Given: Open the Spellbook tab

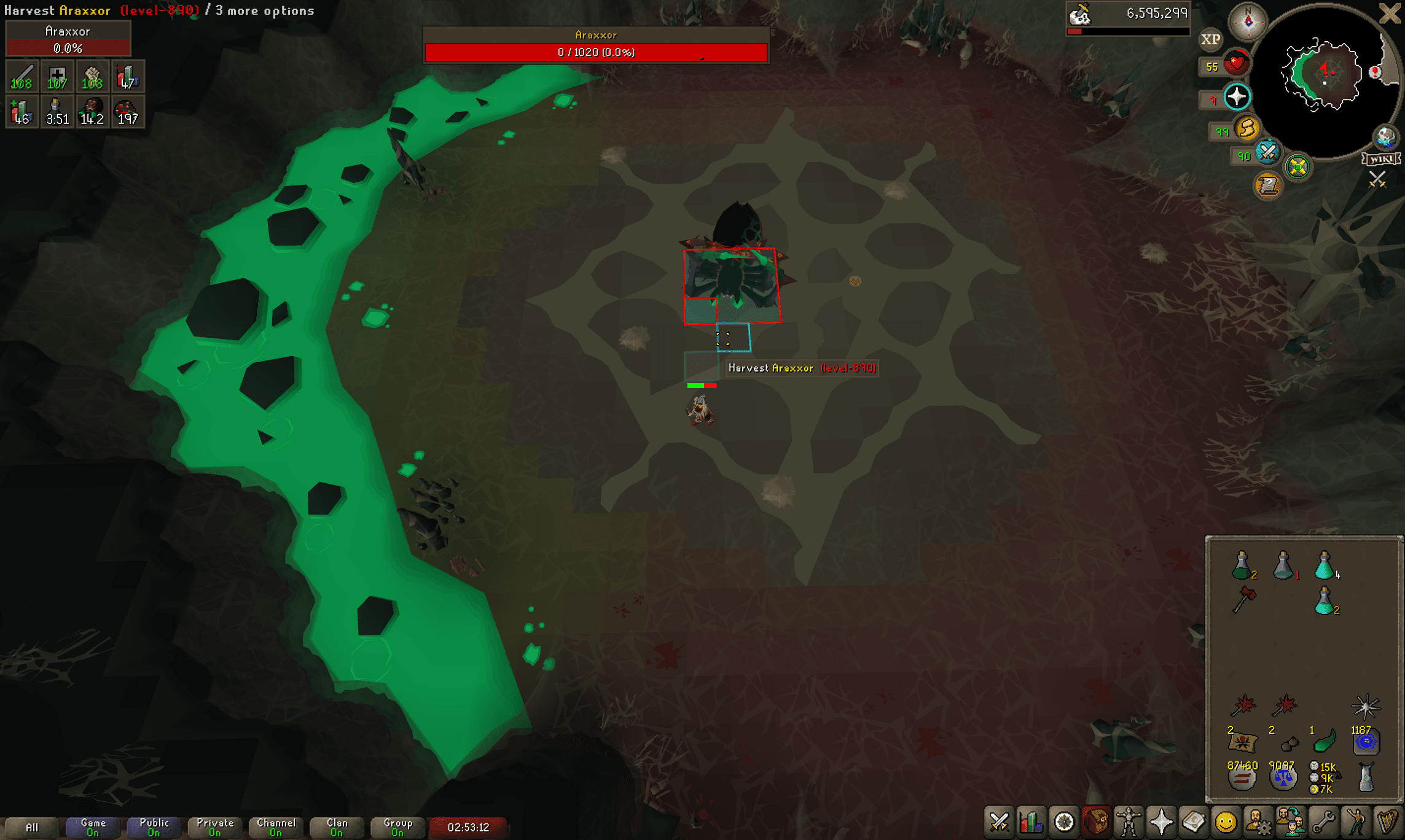Looking at the screenshot, I should tap(1194, 823).
